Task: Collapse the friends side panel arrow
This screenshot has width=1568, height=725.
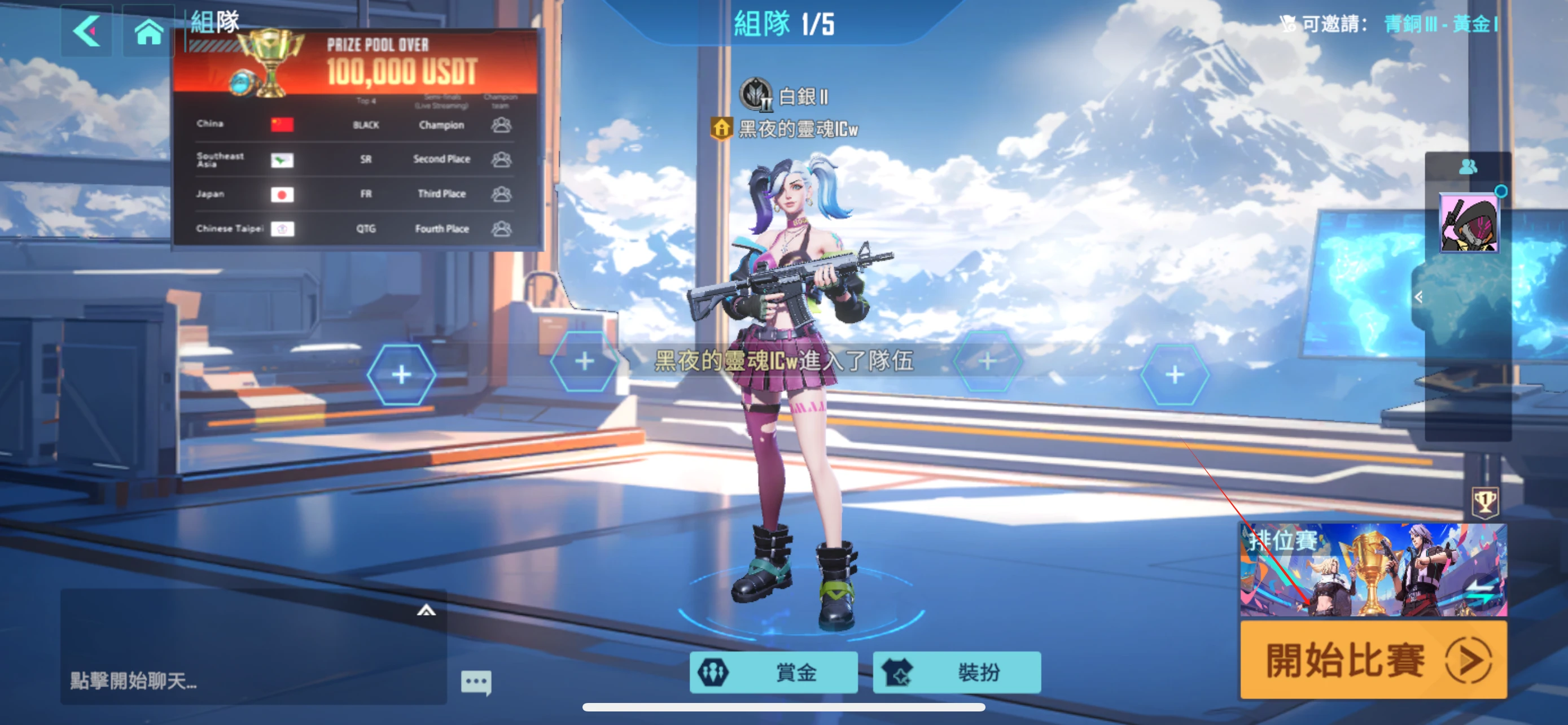Action: 1419,297
